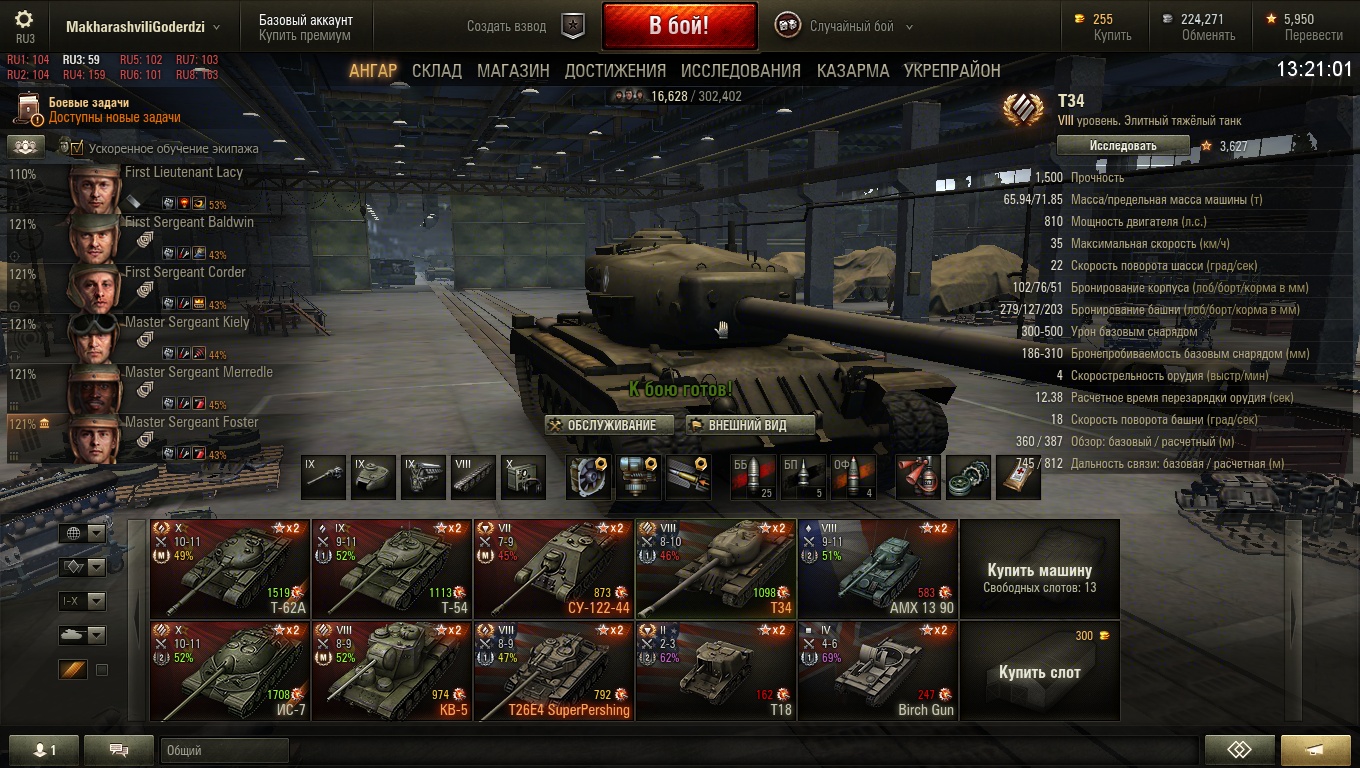The width and height of the screenshot is (1360, 768).
Task: Open the ОБСЛУЖИВАНИЕ service menu
Action: pyautogui.click(x=603, y=425)
